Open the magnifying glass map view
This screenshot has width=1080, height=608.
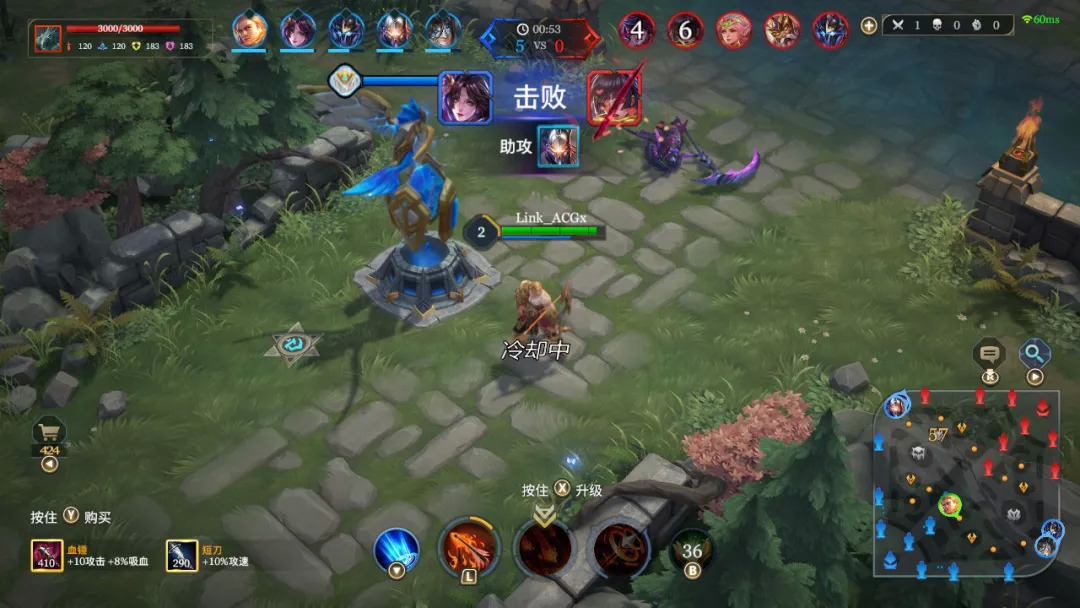pyautogui.click(x=1034, y=353)
